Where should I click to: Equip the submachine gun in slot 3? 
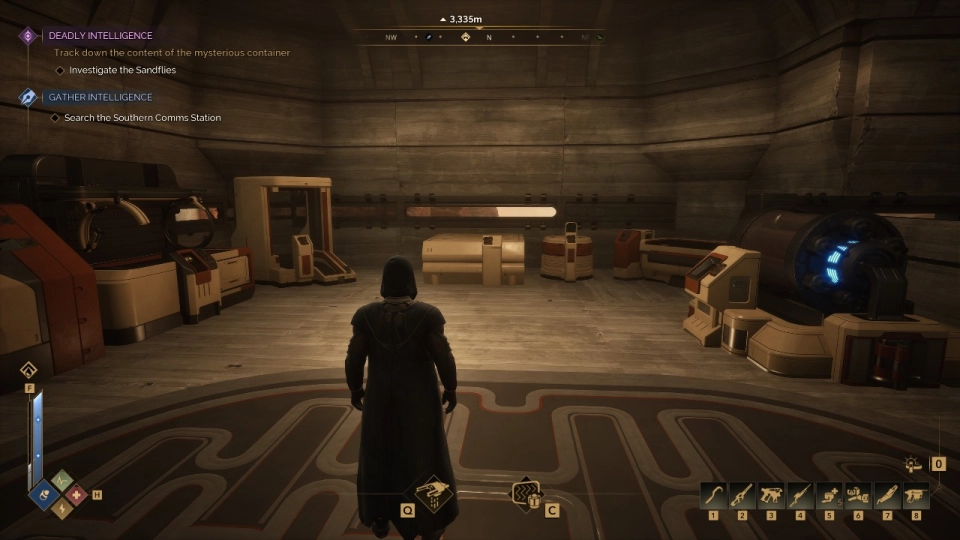(771, 493)
